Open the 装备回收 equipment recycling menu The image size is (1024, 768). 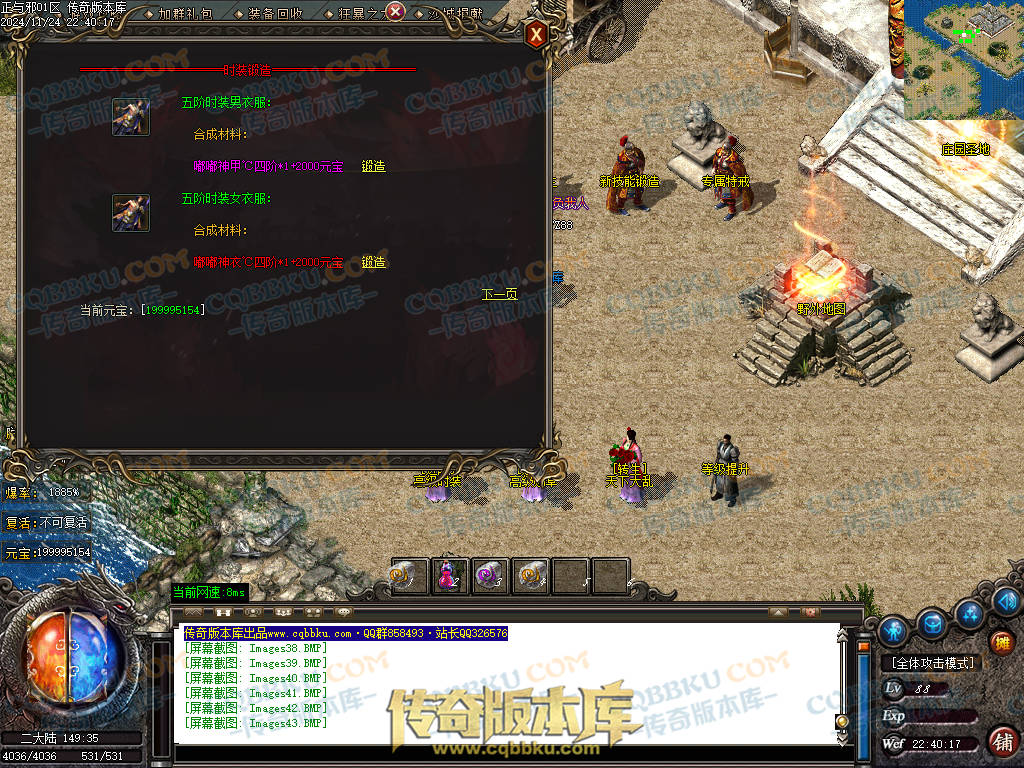click(x=276, y=13)
